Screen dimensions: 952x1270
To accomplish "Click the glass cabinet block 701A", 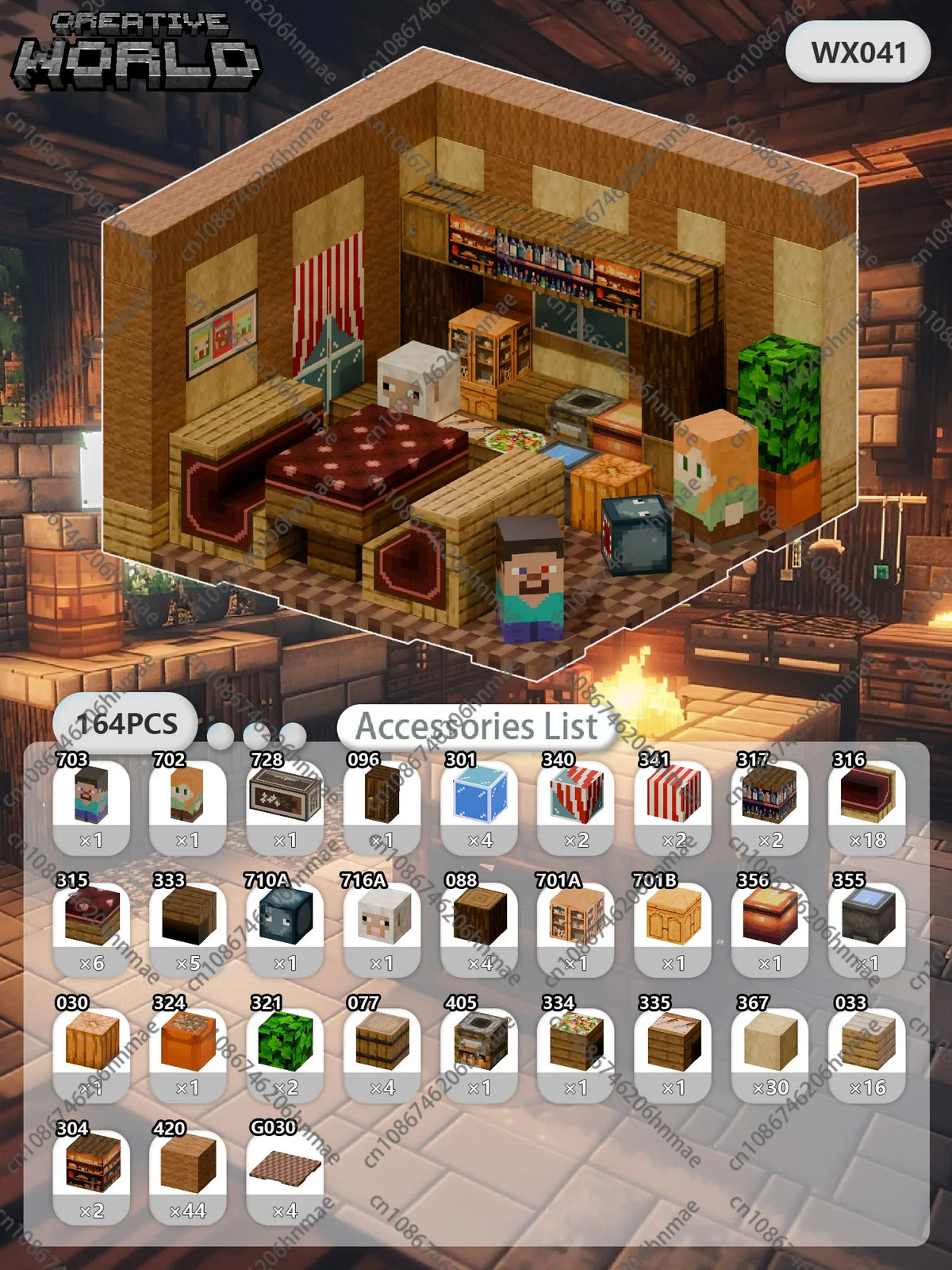I will pos(577,917).
